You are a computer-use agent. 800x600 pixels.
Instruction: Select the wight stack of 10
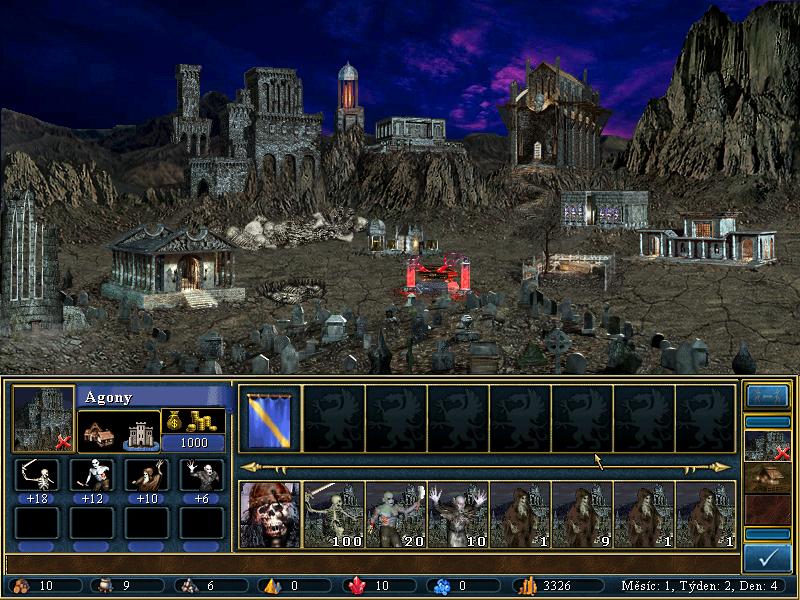point(458,514)
